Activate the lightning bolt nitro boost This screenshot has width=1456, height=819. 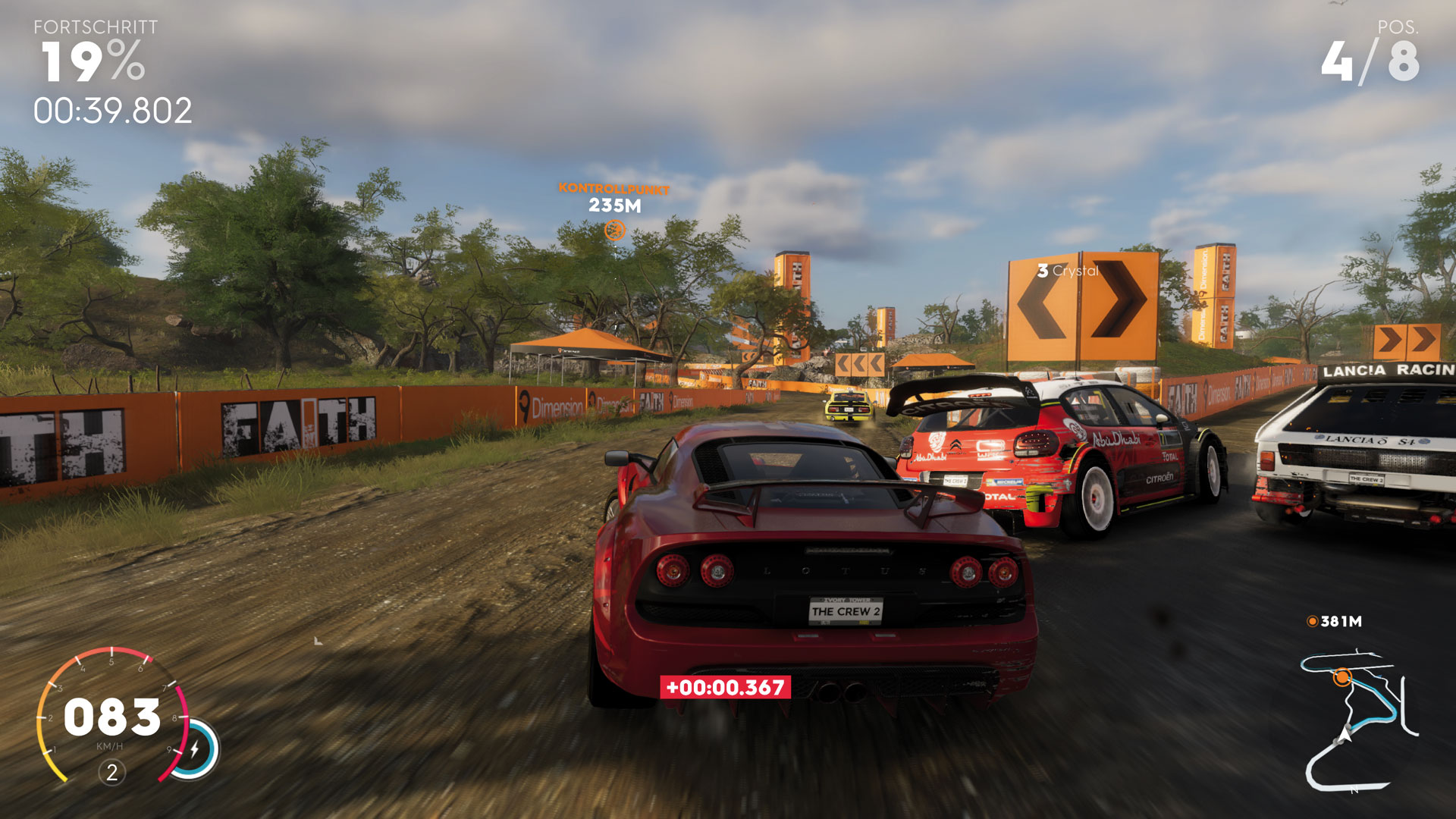(x=195, y=749)
